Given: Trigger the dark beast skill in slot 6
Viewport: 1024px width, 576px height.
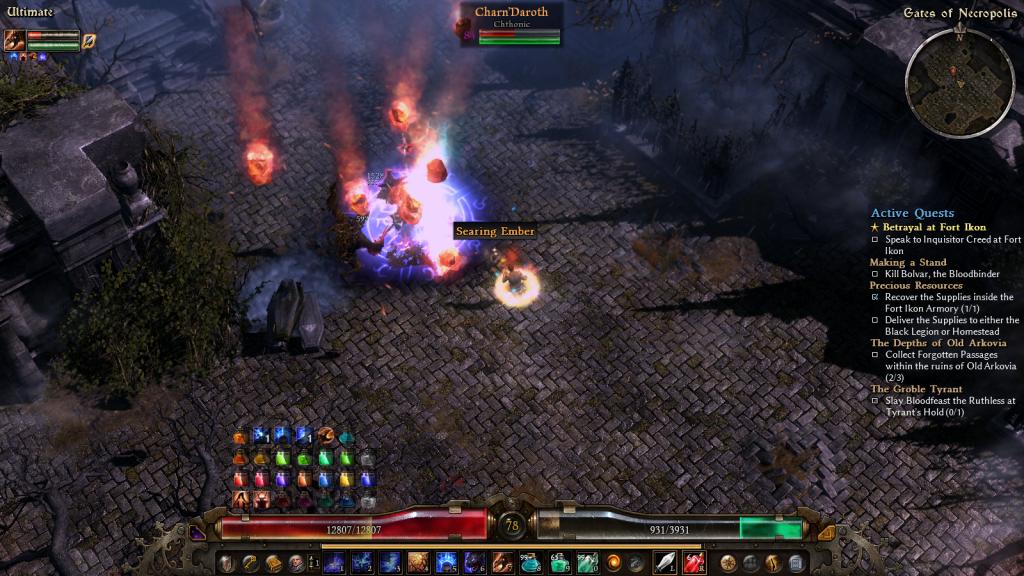Looking at the screenshot, I should coord(474,563).
